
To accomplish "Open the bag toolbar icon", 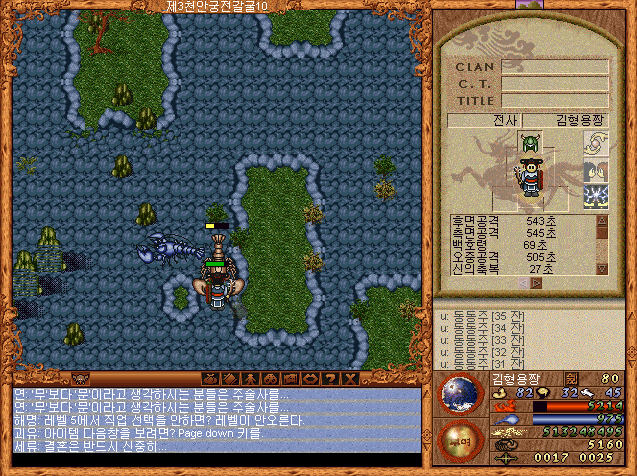I will pos(208,379).
